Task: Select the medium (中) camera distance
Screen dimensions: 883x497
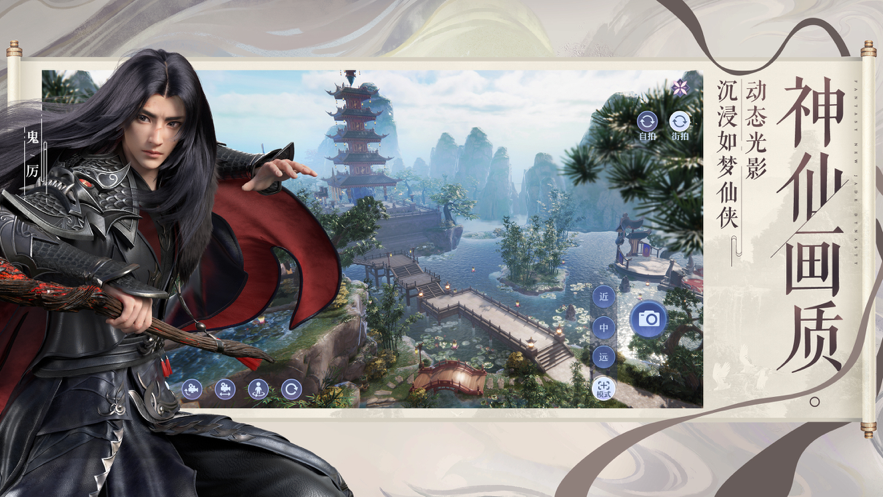Action: coord(603,327)
